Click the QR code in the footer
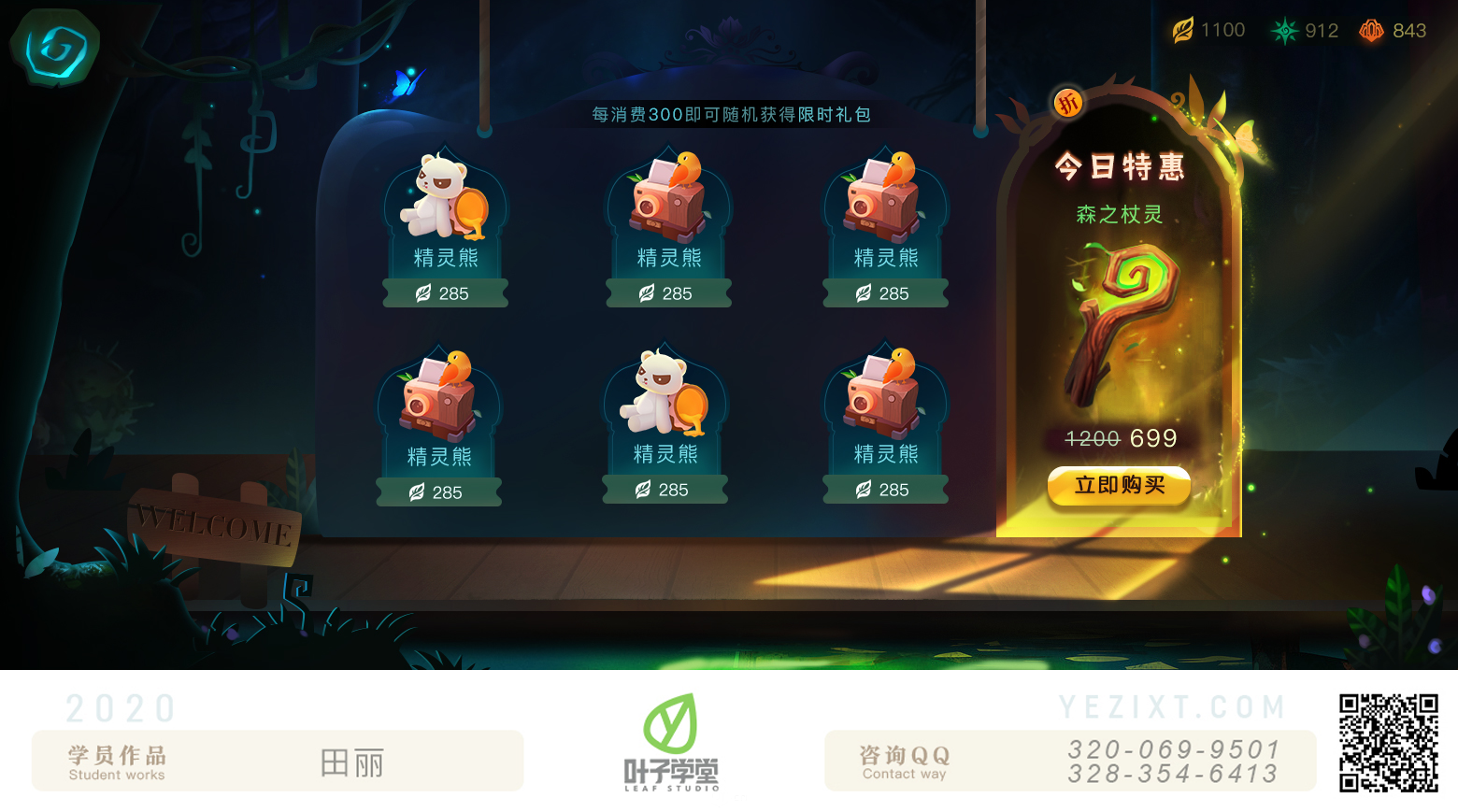Viewport: 1458px width, 812px height. pos(1388,743)
